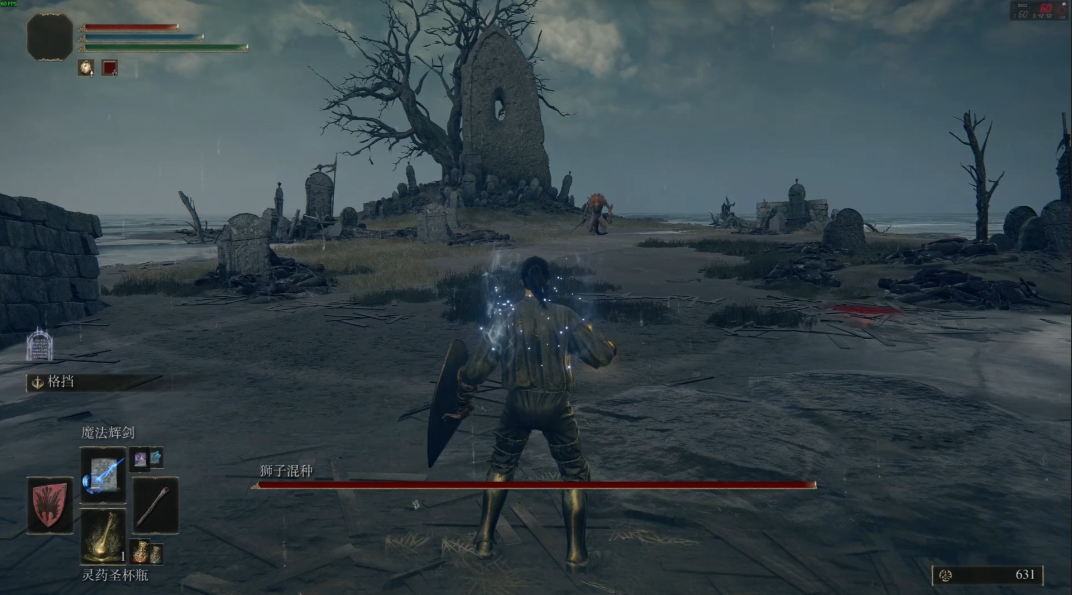1072x595 pixels.
Task: Select the staff weapon slot
Action: pos(155,505)
